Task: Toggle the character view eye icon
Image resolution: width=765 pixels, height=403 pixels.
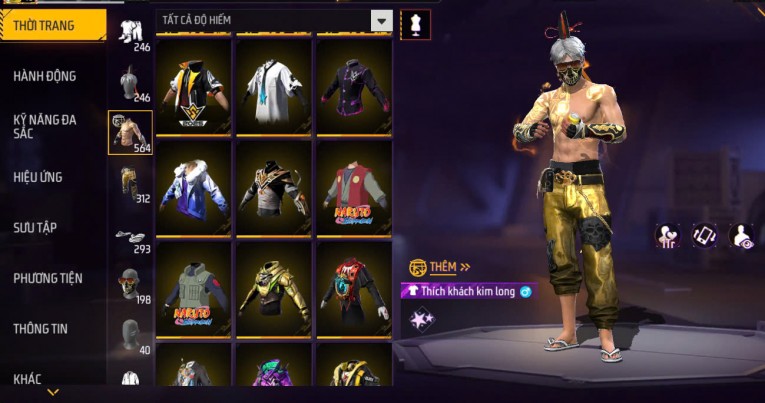Action: 742,235
